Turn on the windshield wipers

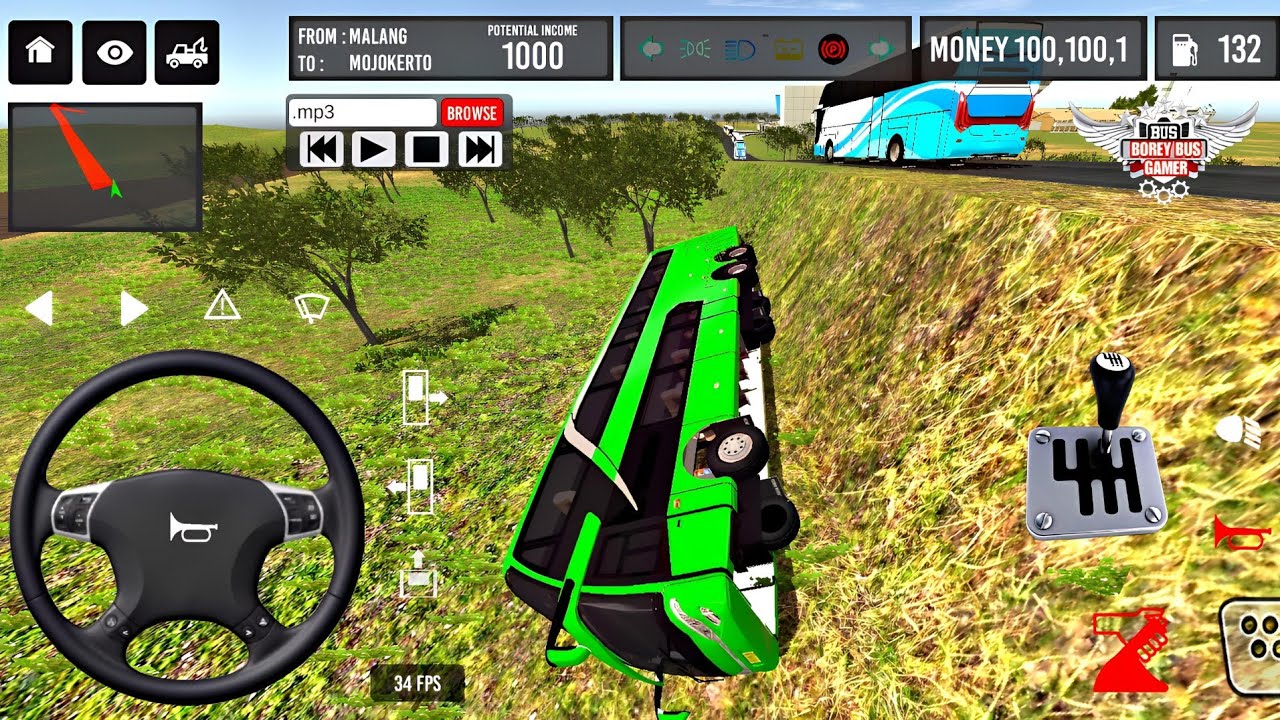[x=312, y=308]
